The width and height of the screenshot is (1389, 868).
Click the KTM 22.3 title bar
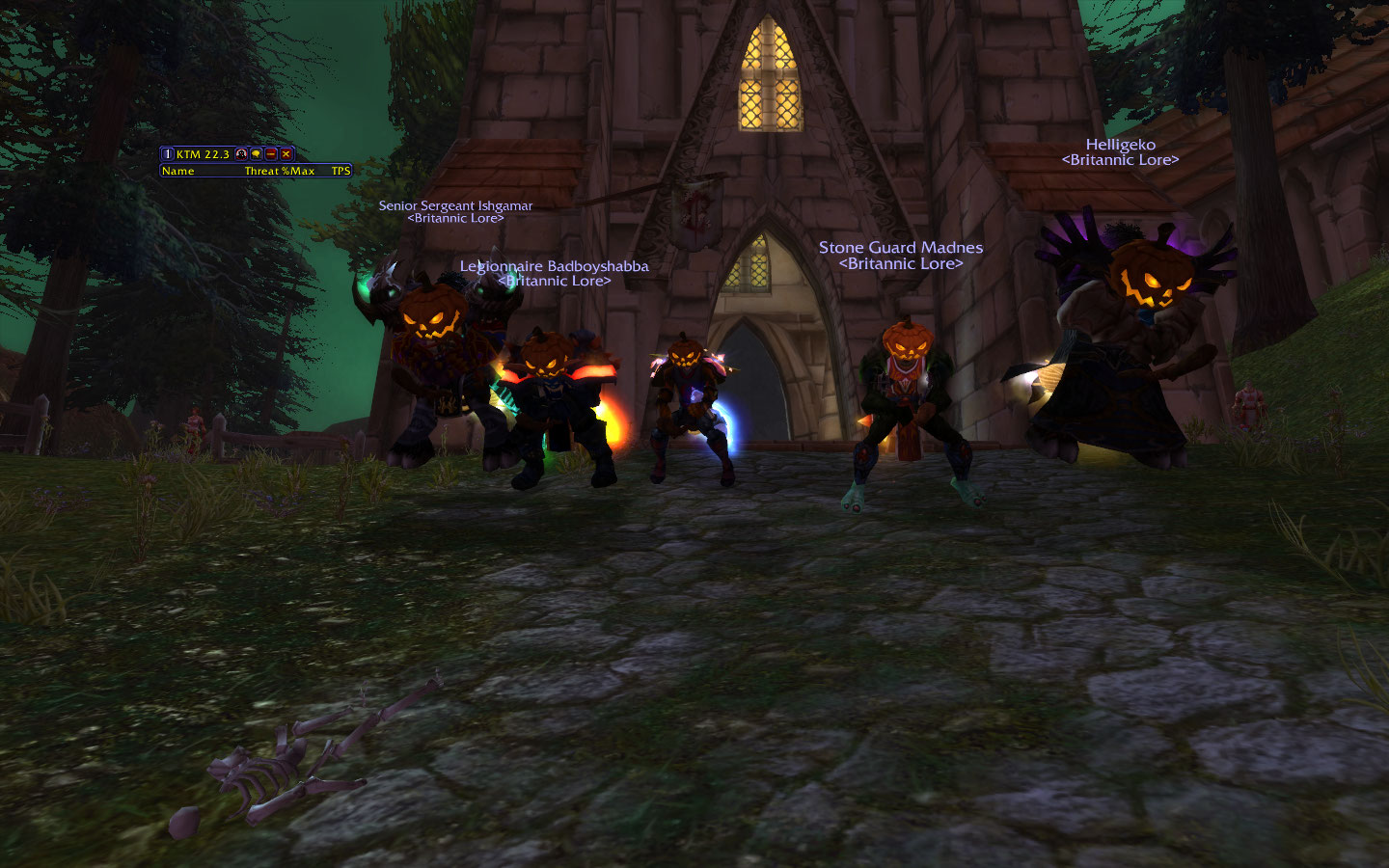pos(203,154)
